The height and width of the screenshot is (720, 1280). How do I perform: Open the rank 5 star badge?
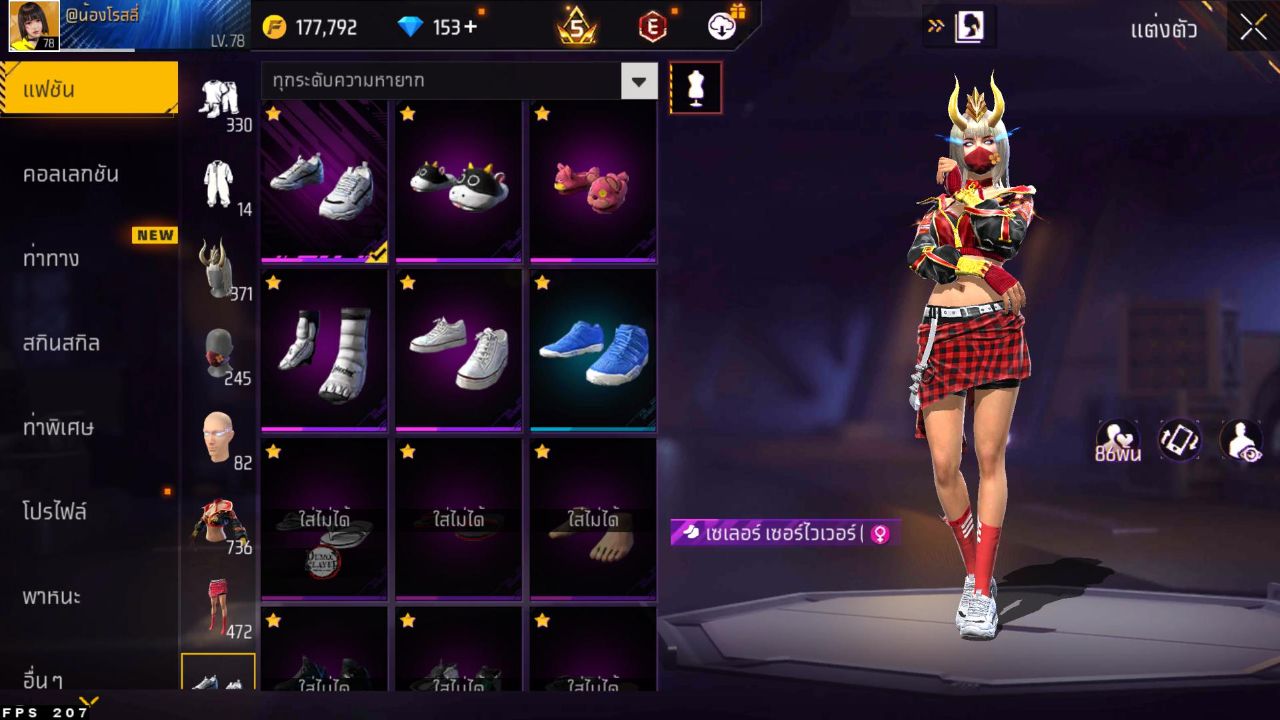[x=577, y=26]
